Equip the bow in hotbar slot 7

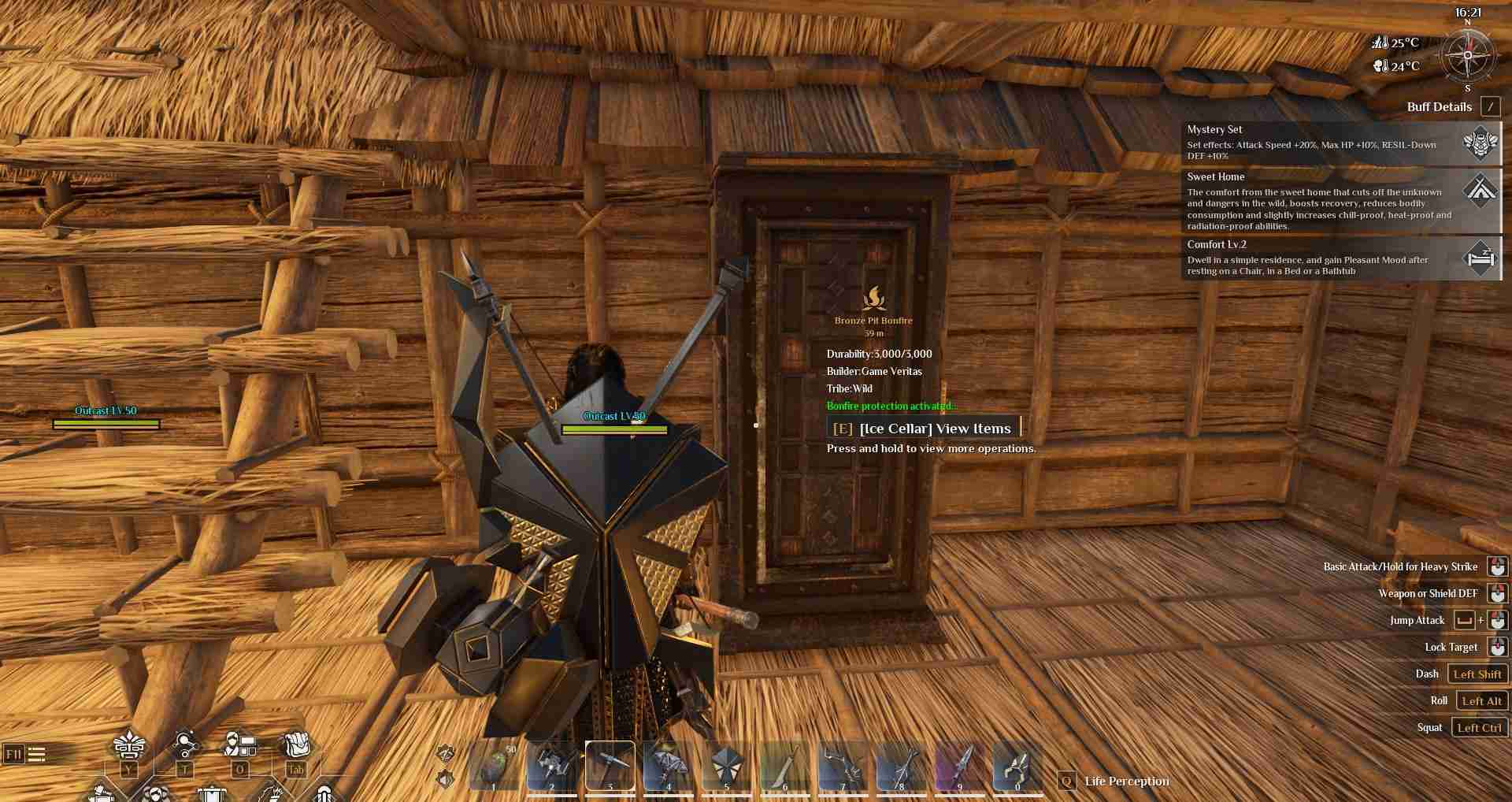coord(843,766)
